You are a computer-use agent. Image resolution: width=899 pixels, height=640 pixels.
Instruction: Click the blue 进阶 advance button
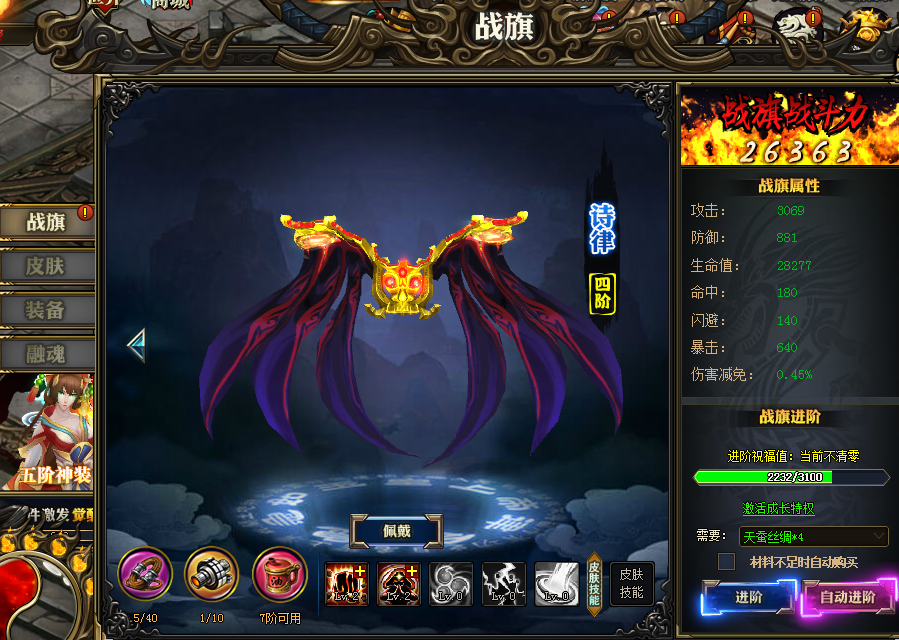point(749,598)
